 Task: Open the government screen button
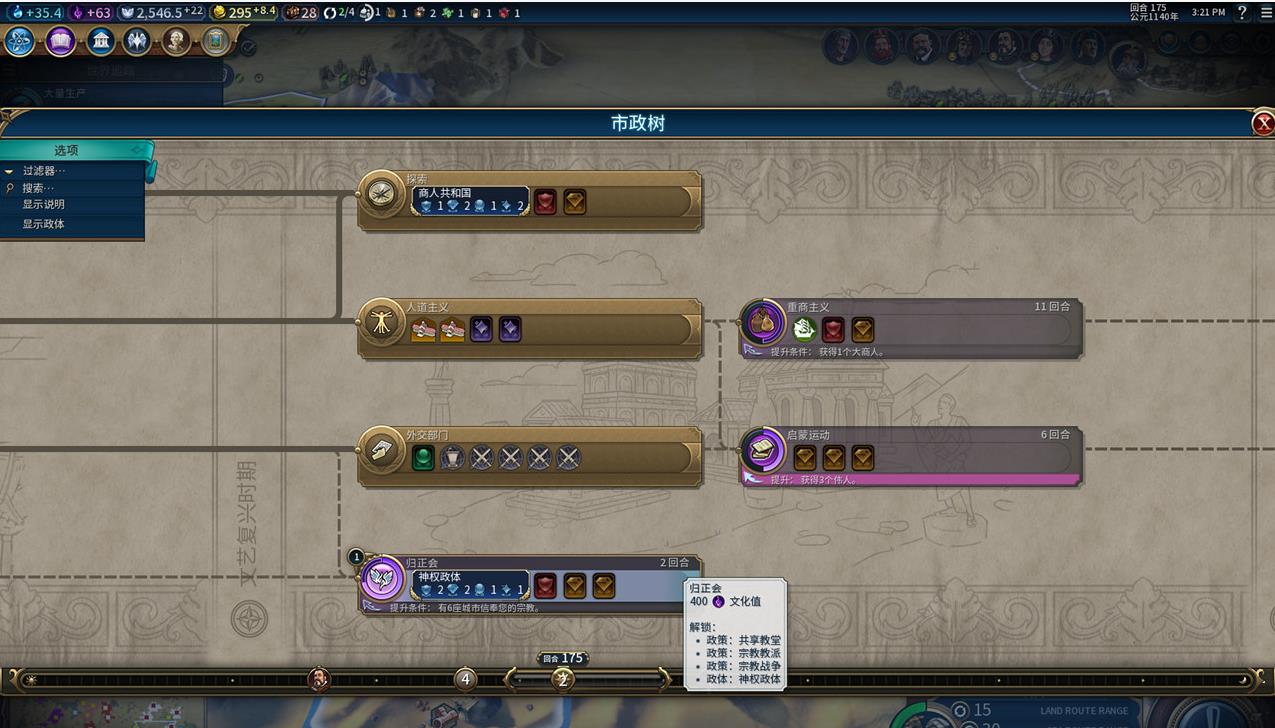pyautogui.click(x=100, y=41)
